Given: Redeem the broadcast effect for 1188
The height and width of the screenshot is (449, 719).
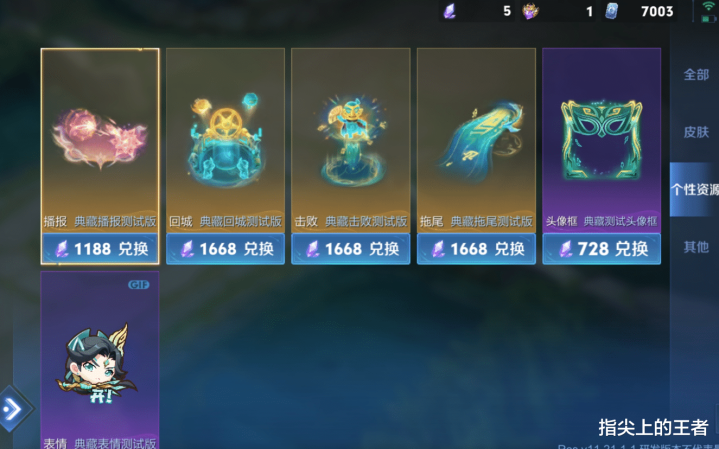Looking at the screenshot, I should [100, 249].
